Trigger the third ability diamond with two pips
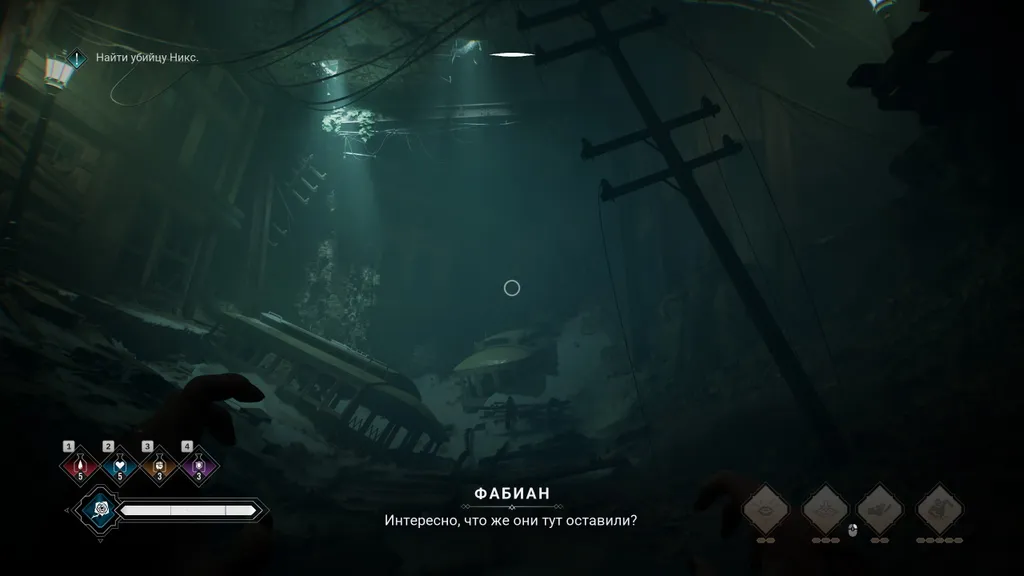Image resolution: width=1024 pixels, height=576 pixels. pyautogui.click(x=881, y=508)
